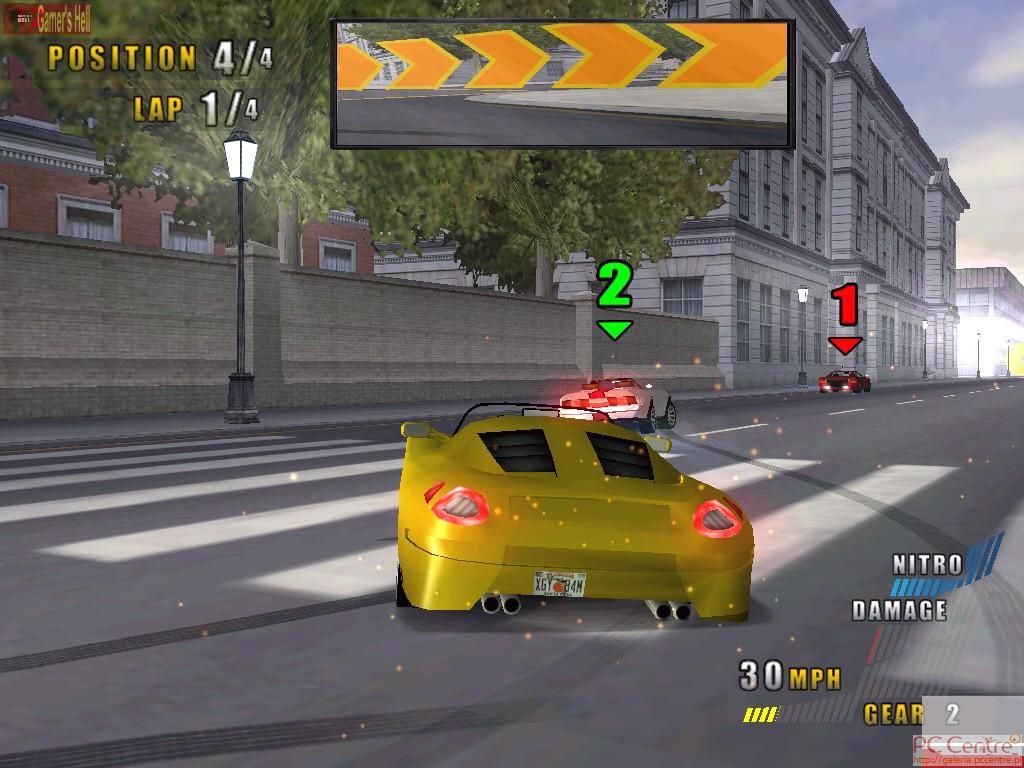Open the PC Centre gallery watermark link

coord(966,750)
